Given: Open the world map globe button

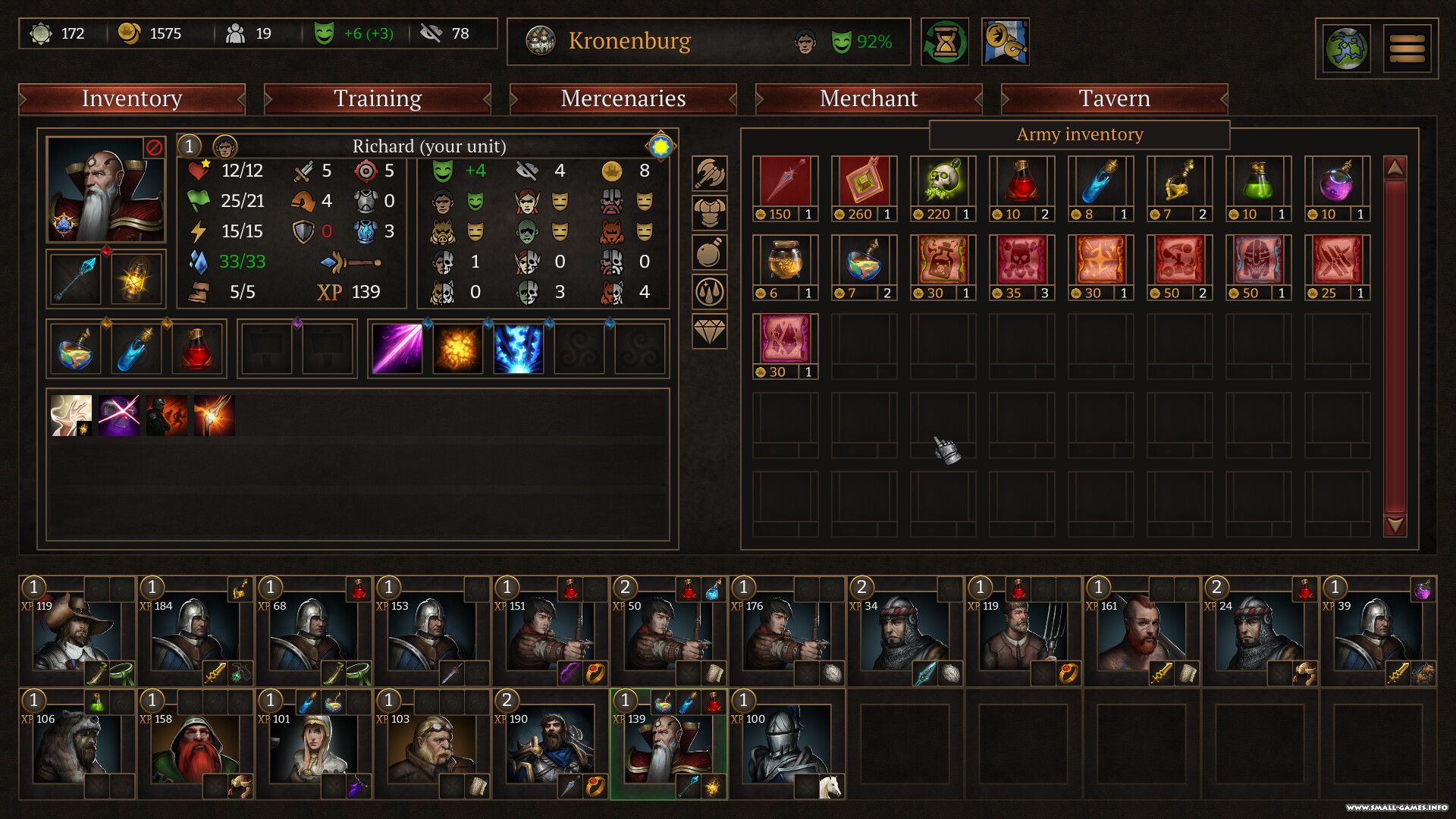Looking at the screenshot, I should point(1346,49).
